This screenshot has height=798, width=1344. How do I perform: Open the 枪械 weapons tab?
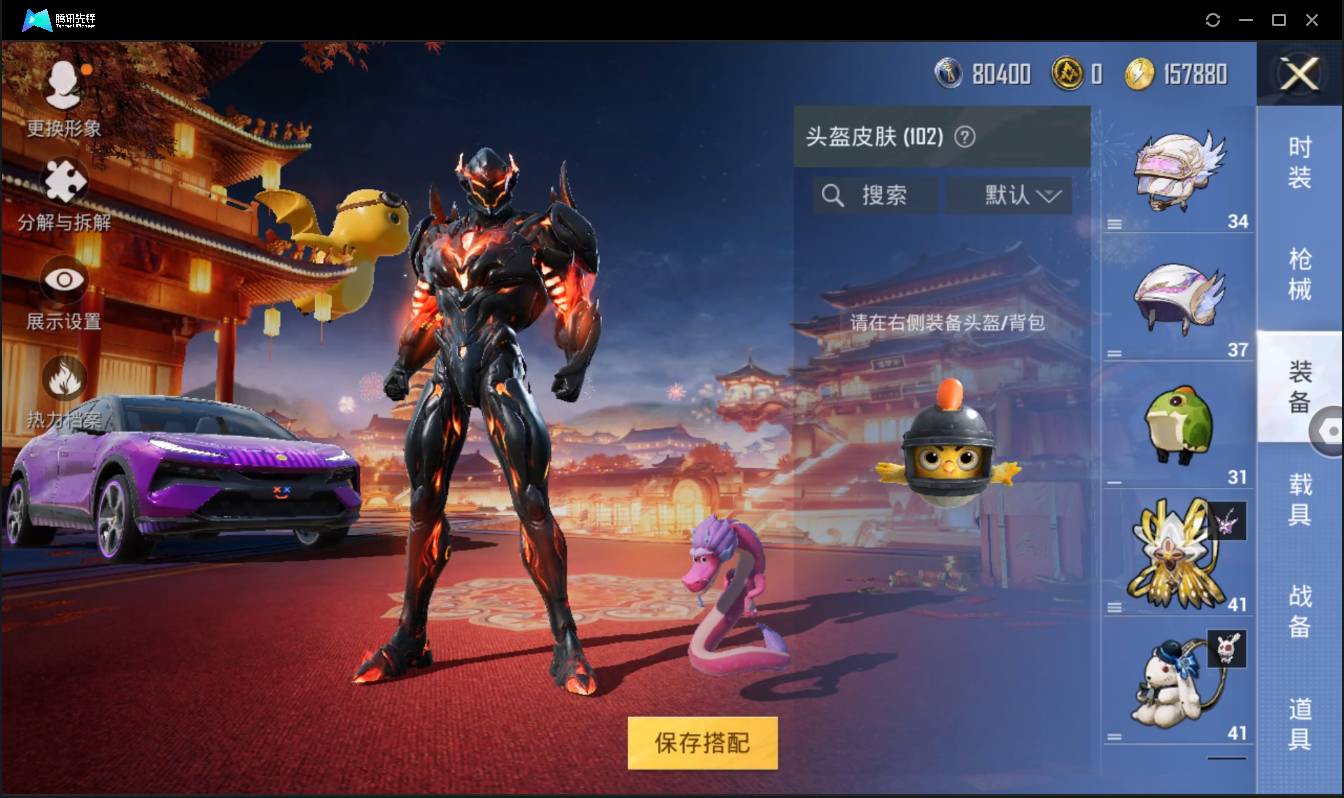click(1301, 275)
